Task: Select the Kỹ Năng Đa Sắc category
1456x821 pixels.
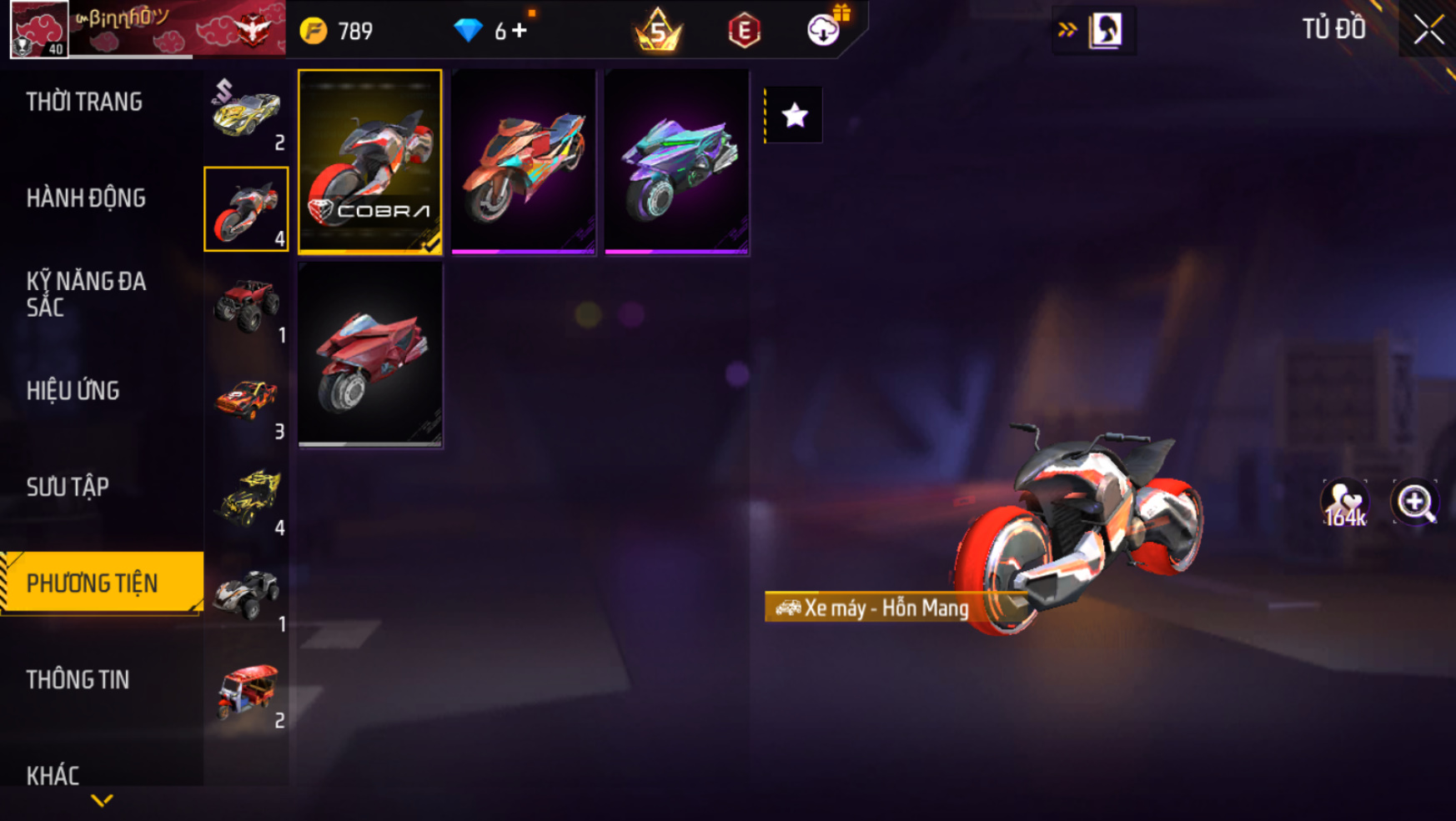Action: [86, 294]
